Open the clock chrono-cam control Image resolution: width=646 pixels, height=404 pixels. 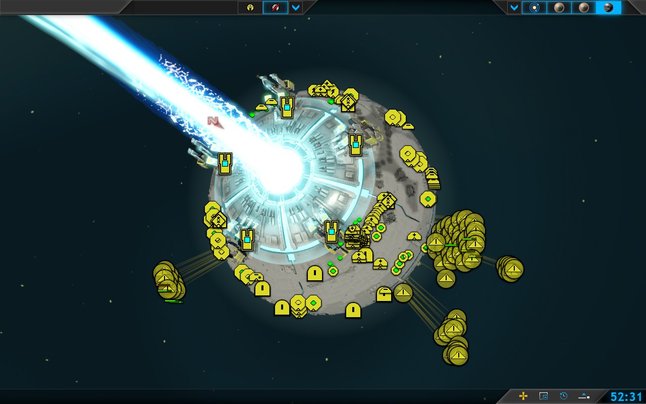pos(564,396)
